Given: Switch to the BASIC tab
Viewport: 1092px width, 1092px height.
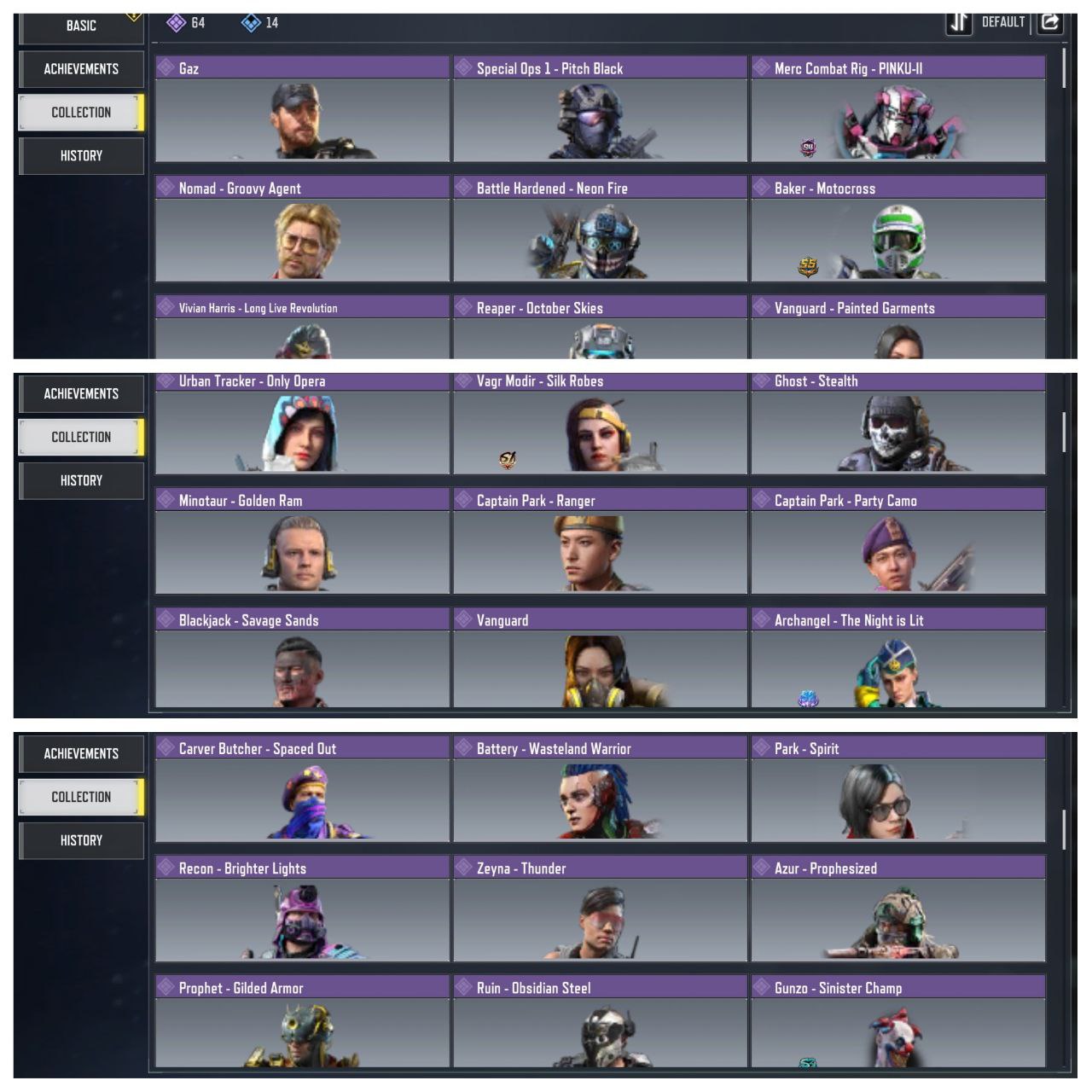Looking at the screenshot, I should coord(81,26).
